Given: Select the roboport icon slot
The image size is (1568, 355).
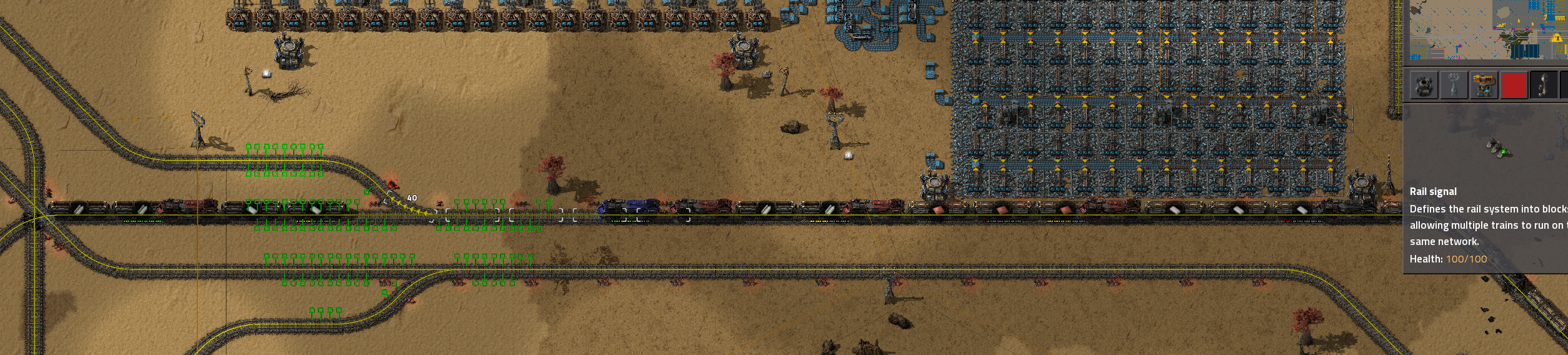Looking at the screenshot, I should (1424, 85).
